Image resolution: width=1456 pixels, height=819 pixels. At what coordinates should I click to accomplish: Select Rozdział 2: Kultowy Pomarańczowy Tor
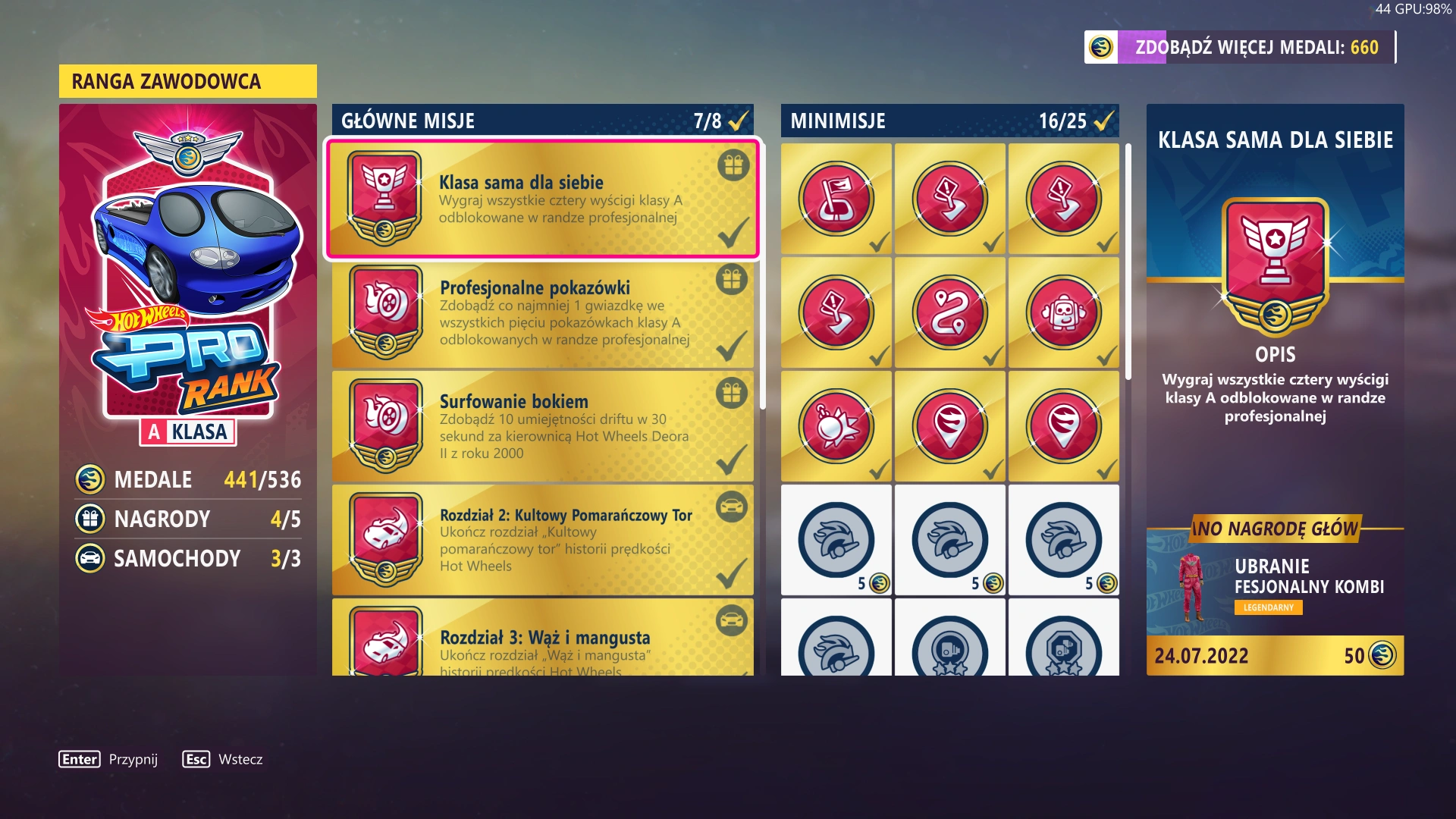542,540
